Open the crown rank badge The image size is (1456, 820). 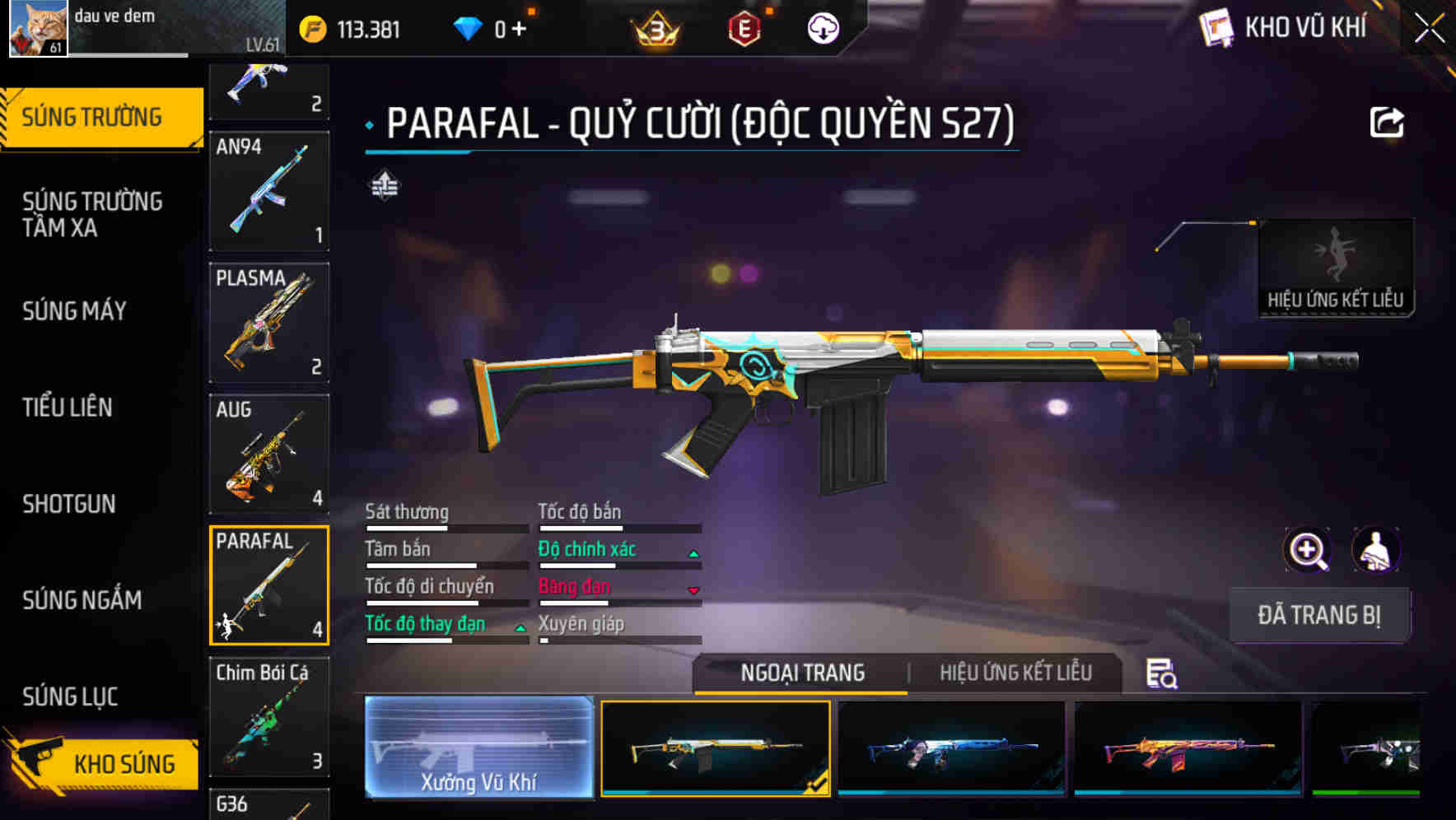pos(655,30)
